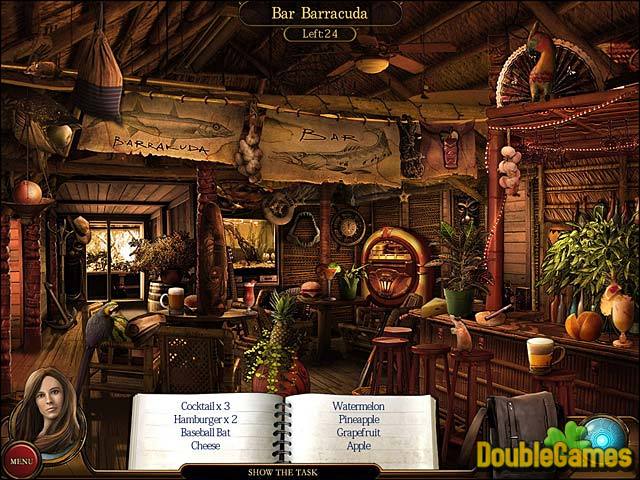640x480 pixels.
Task: Open the red Menu button
Action: 20,461
